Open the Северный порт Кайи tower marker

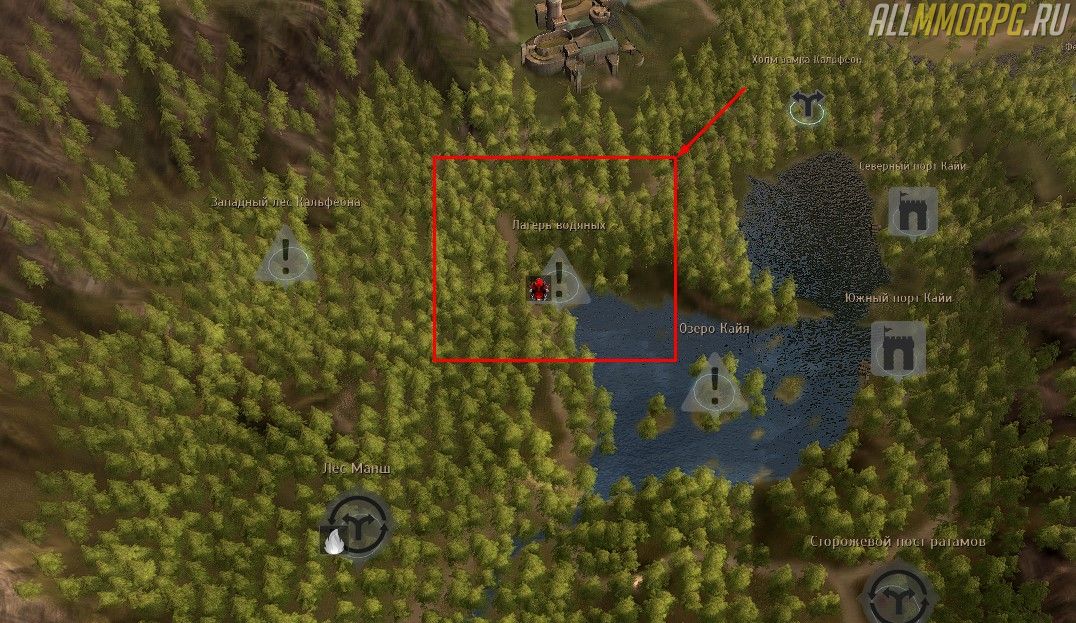point(912,211)
